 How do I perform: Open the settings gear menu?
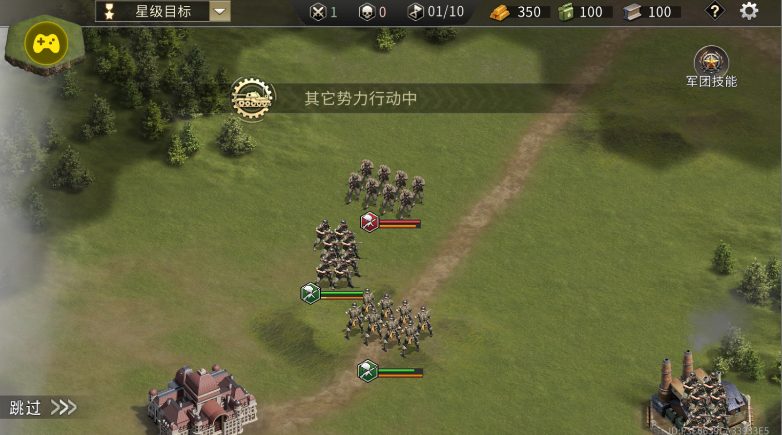[749, 11]
